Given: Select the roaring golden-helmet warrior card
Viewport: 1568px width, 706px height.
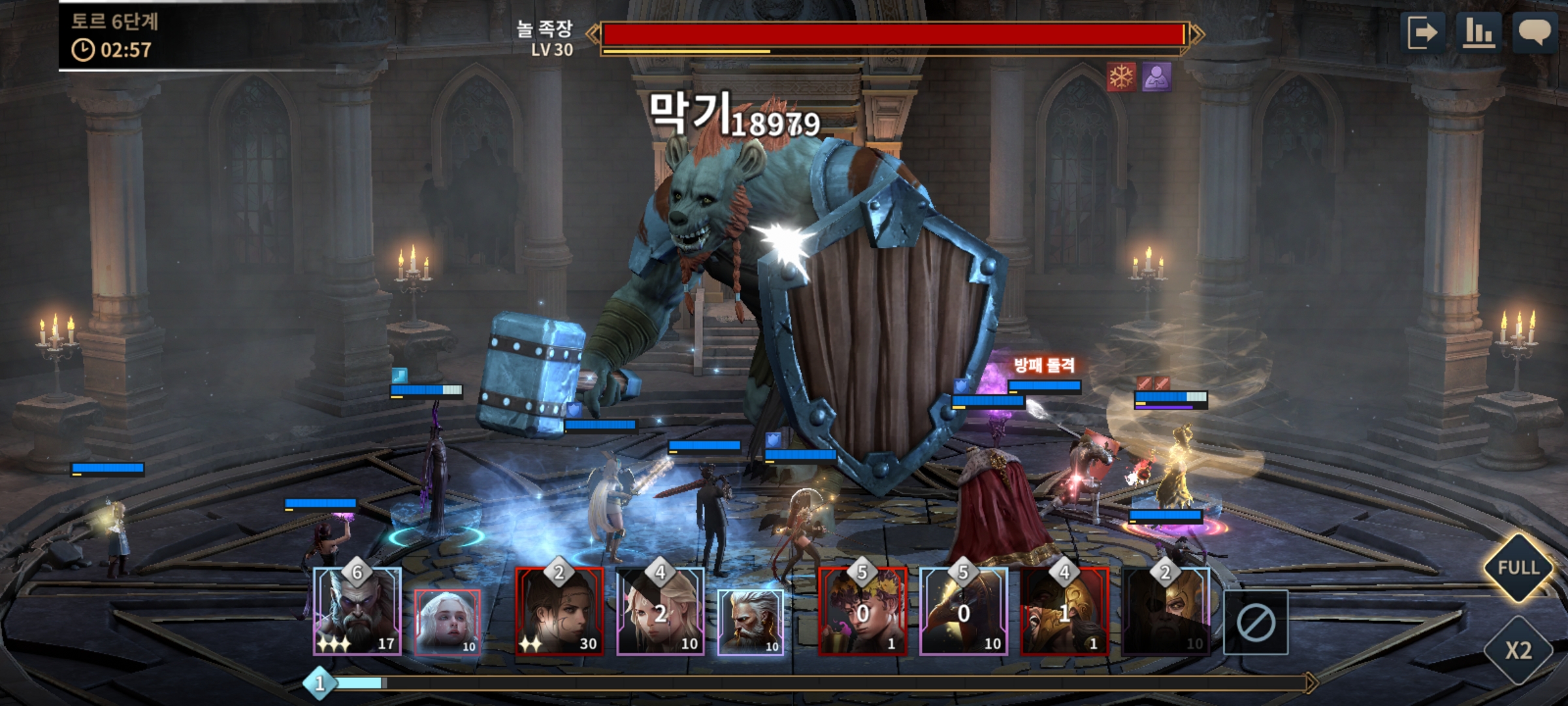Looking at the screenshot, I should pos(1064,613).
